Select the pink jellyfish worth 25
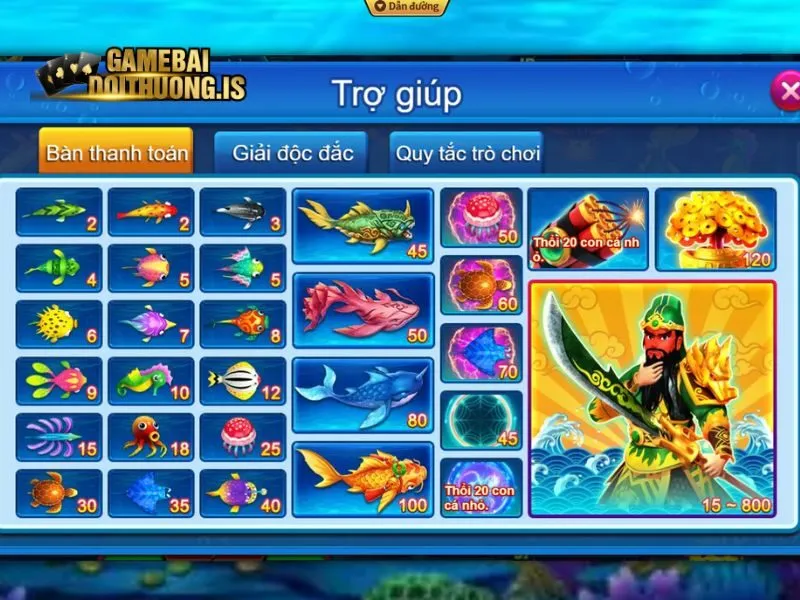800x600 pixels. pyautogui.click(x=243, y=437)
